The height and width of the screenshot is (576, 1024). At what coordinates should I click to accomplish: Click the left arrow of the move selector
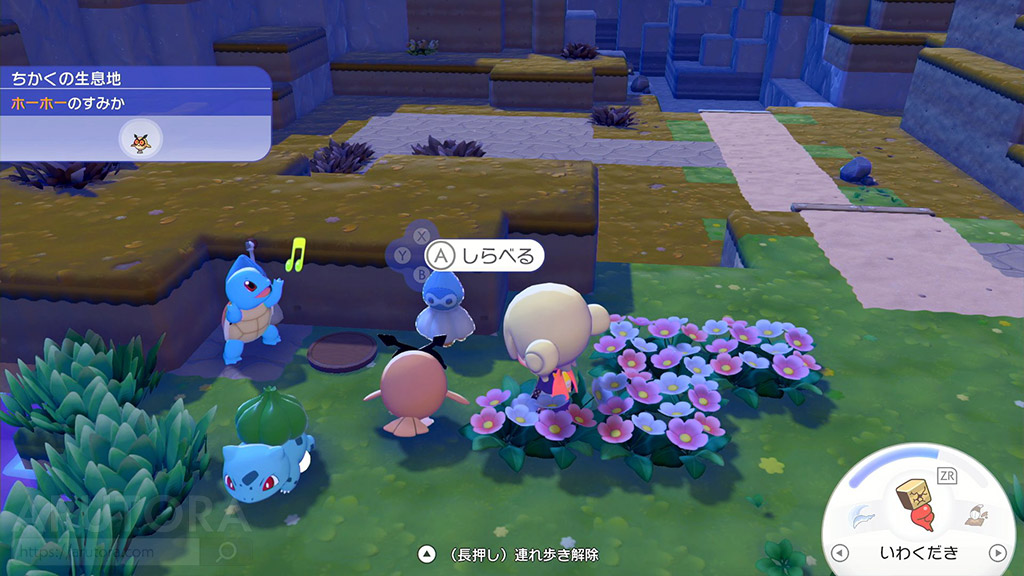pyautogui.click(x=841, y=553)
